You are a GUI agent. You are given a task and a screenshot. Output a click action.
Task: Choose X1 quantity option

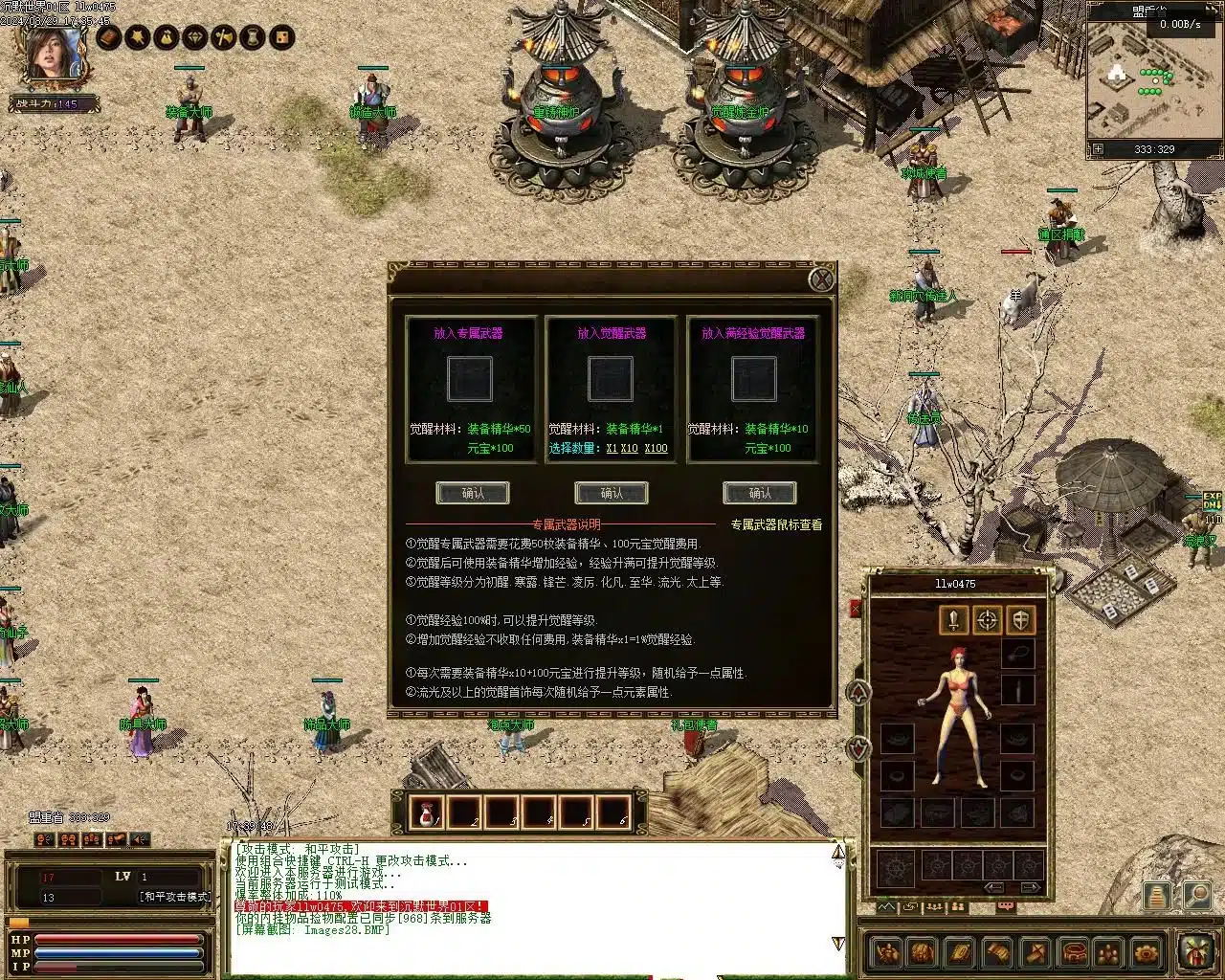tap(612, 448)
